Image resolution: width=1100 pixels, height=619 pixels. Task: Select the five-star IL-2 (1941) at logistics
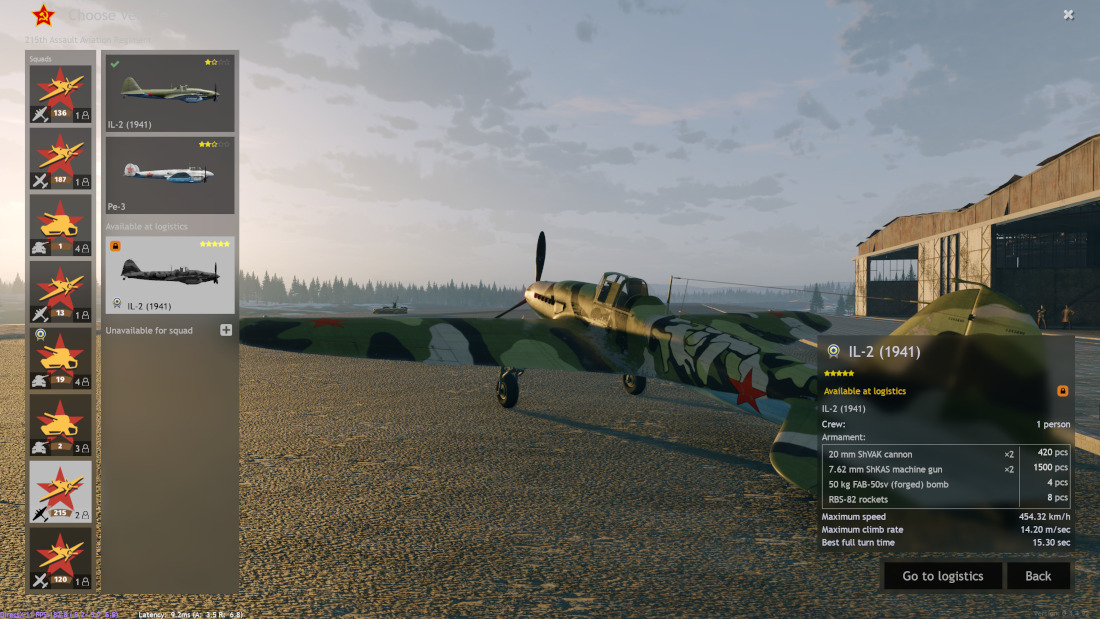(x=170, y=275)
